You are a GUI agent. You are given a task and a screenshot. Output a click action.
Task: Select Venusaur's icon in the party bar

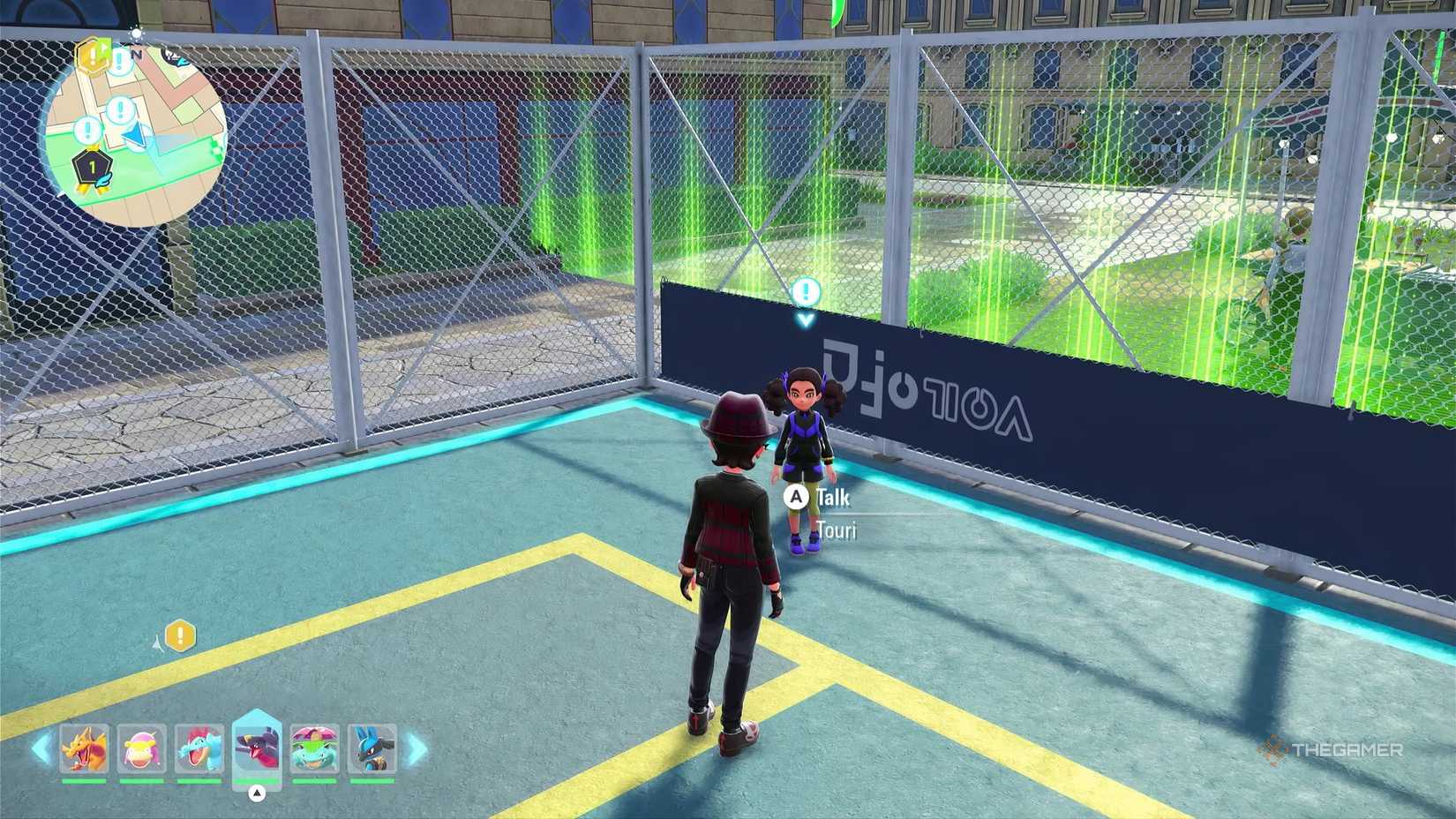[315, 748]
